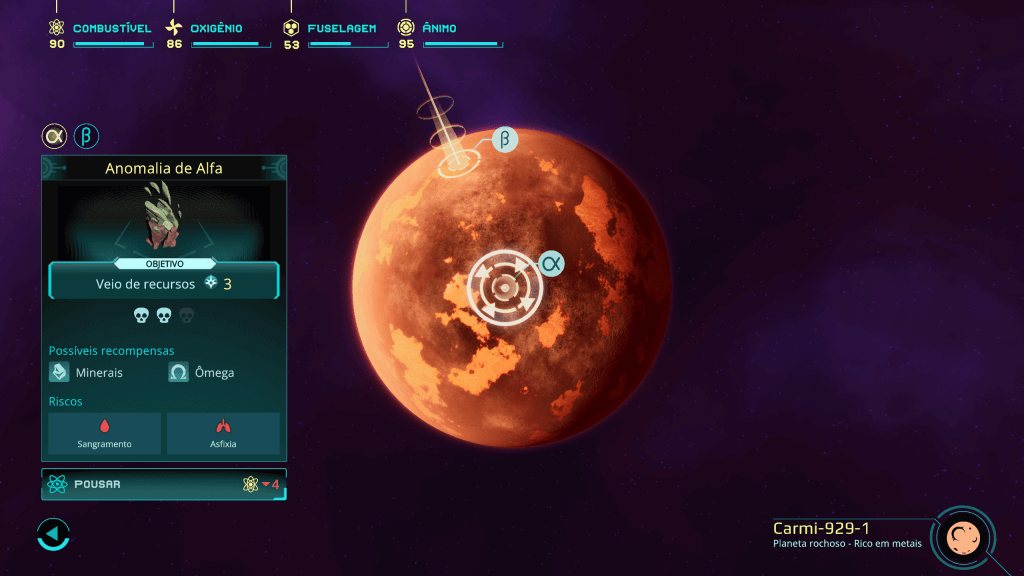
Task: Show the Ômega reward details
Action: point(203,372)
